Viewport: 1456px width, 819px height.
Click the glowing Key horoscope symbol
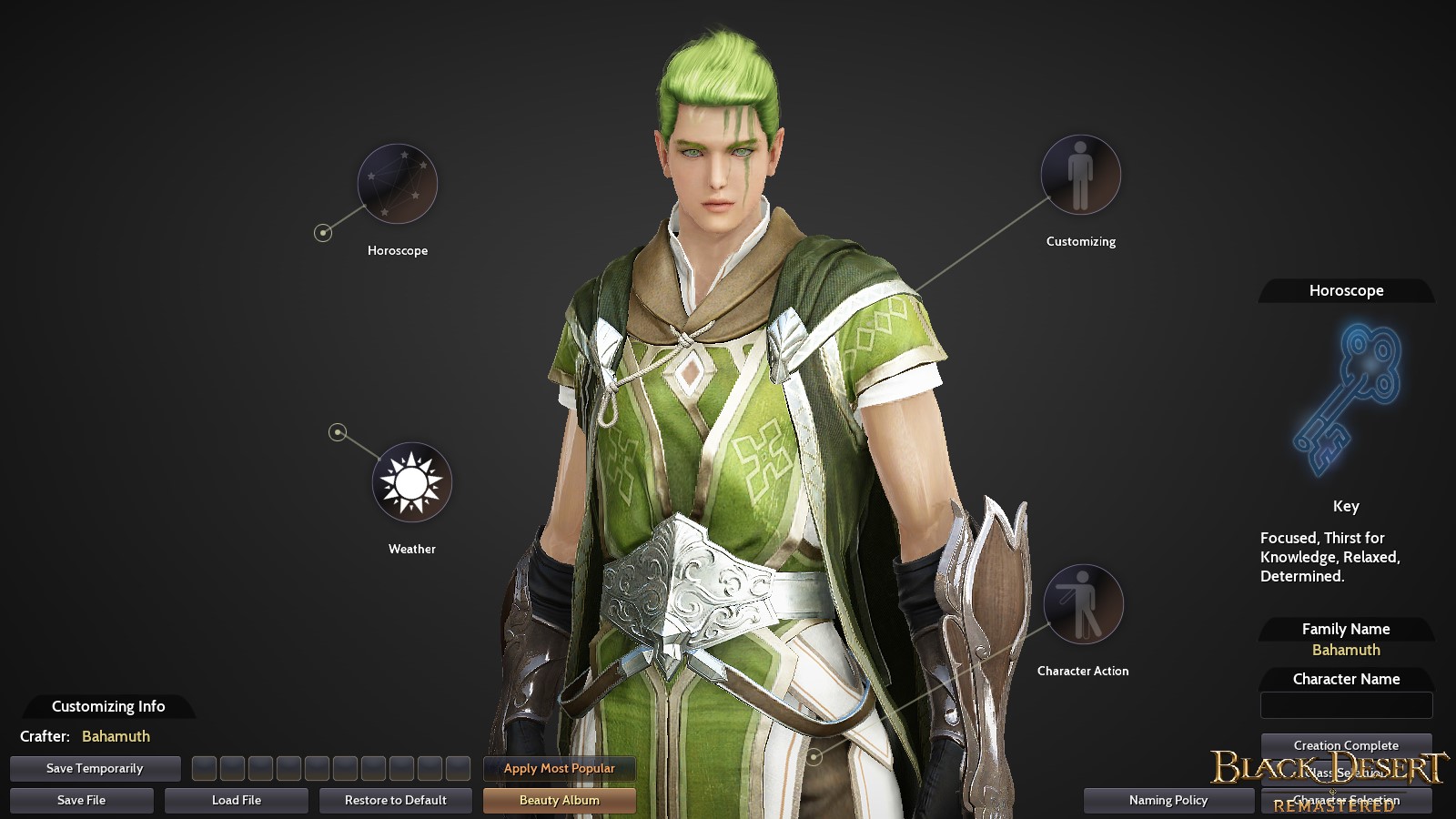click(1345, 396)
